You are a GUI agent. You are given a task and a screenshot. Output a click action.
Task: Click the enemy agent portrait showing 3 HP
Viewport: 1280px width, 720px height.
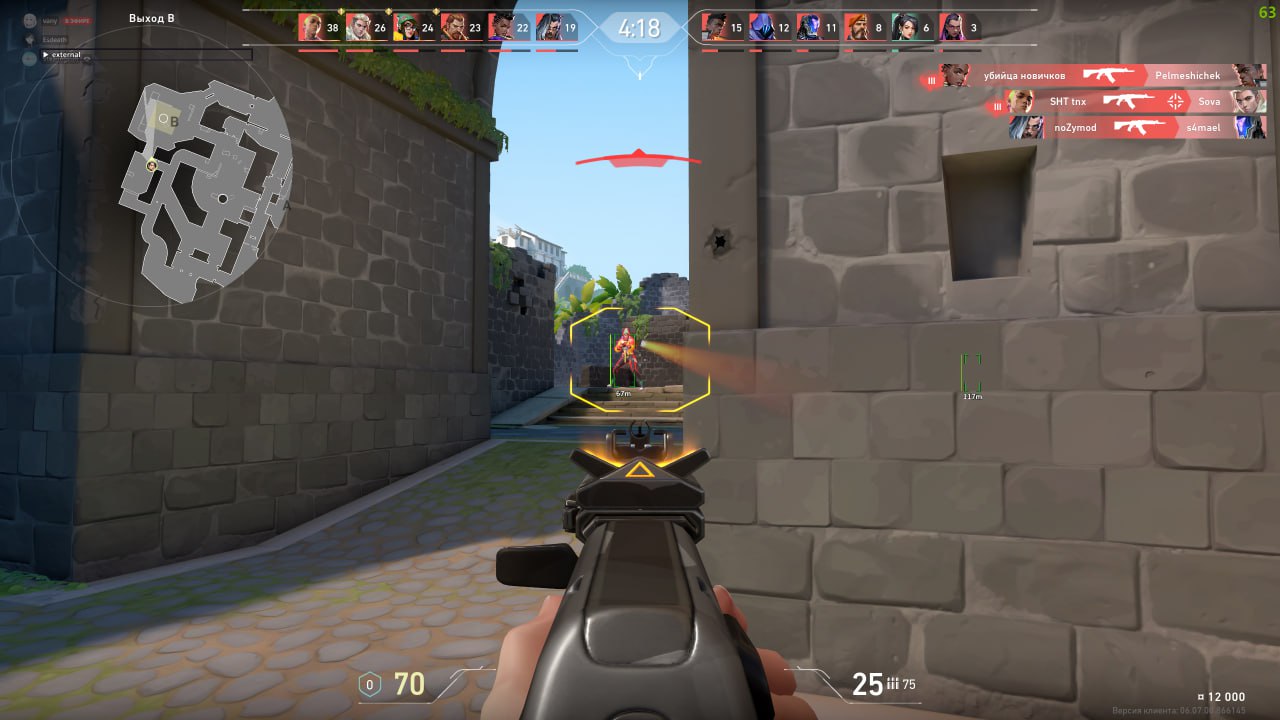click(x=953, y=27)
